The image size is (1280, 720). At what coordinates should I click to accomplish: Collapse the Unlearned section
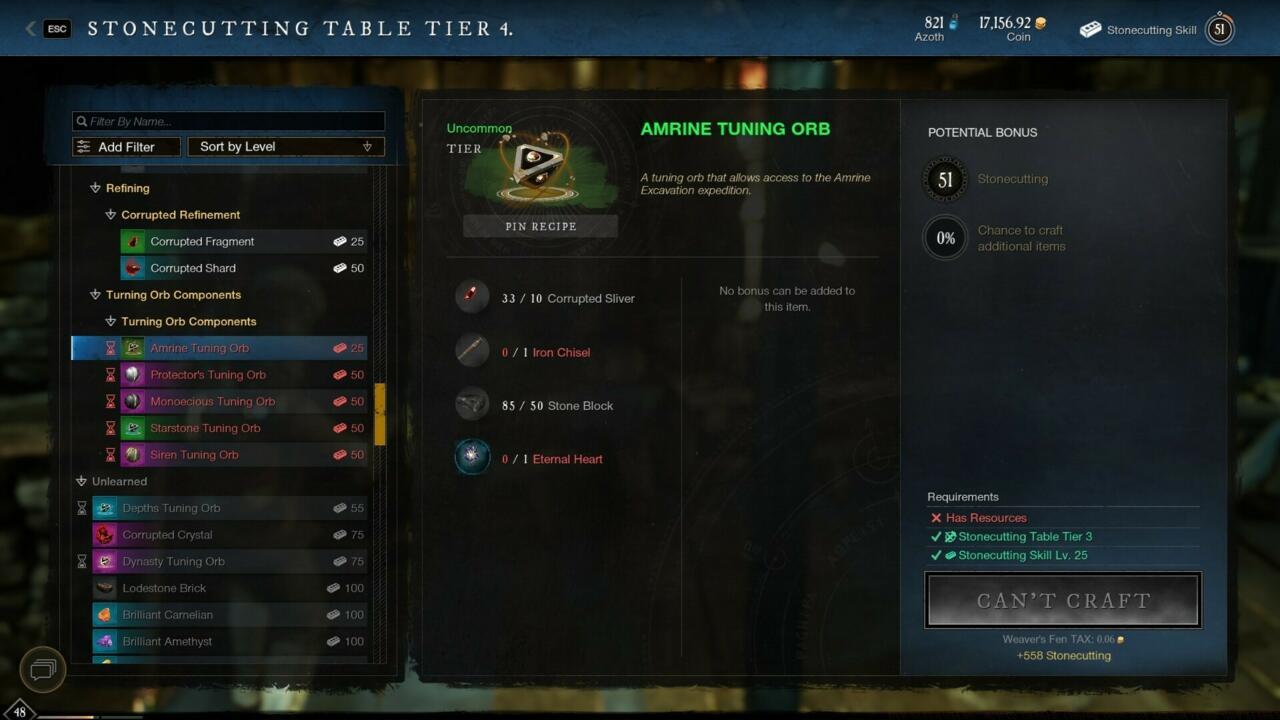(x=82, y=481)
